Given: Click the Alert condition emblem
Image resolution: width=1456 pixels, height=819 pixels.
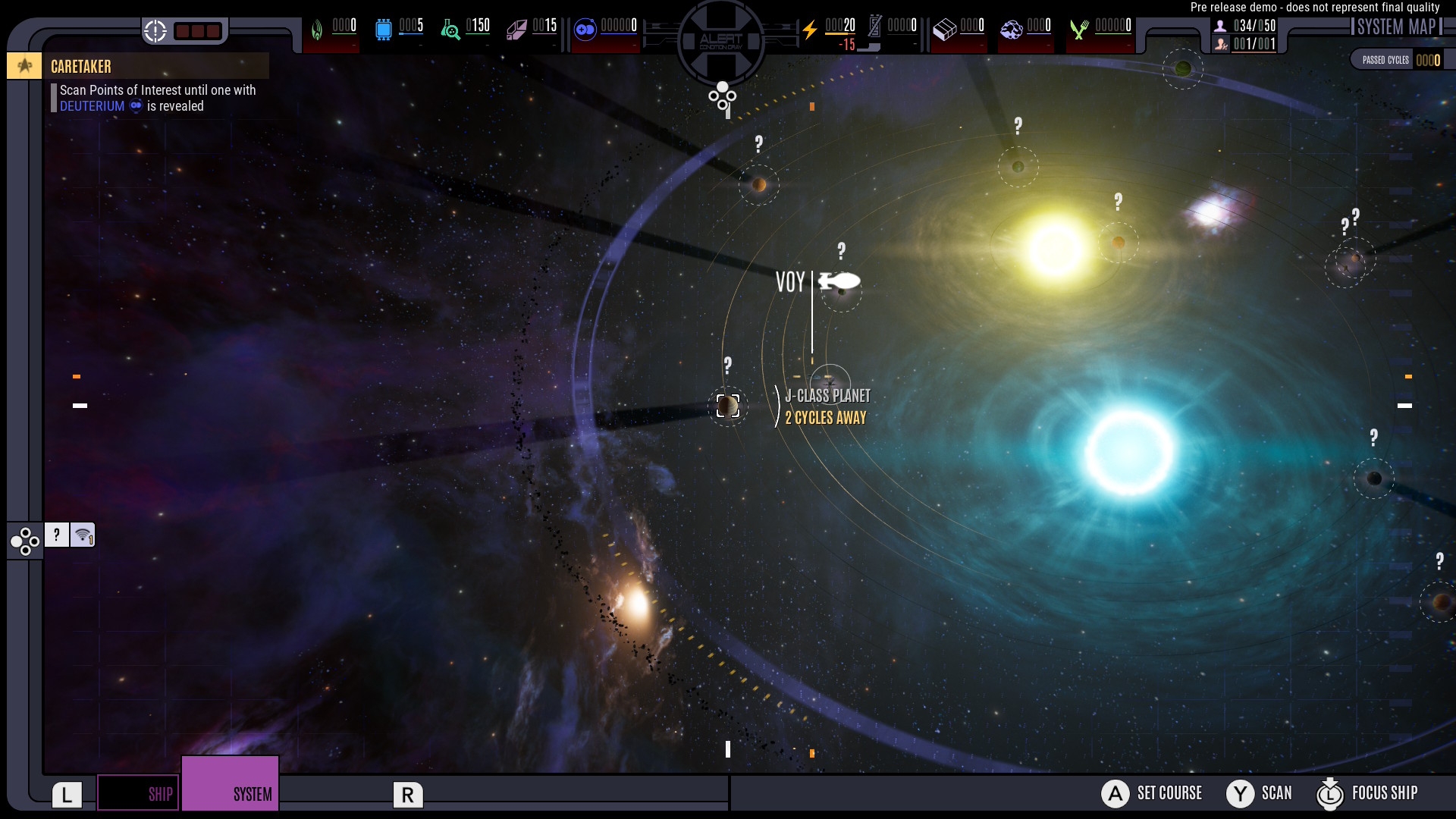Looking at the screenshot, I should click(x=721, y=40).
